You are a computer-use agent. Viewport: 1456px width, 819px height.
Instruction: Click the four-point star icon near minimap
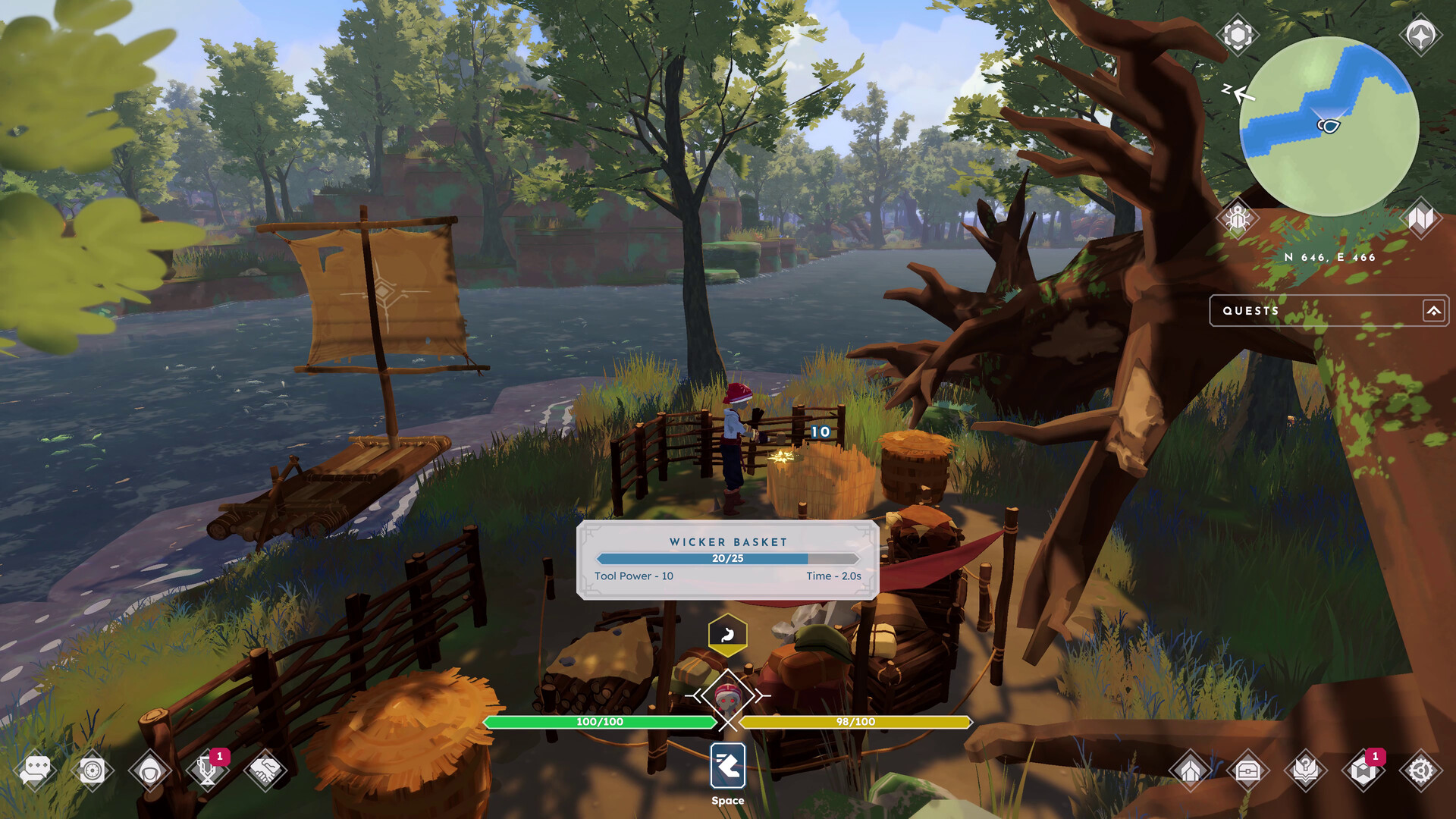point(1420,35)
